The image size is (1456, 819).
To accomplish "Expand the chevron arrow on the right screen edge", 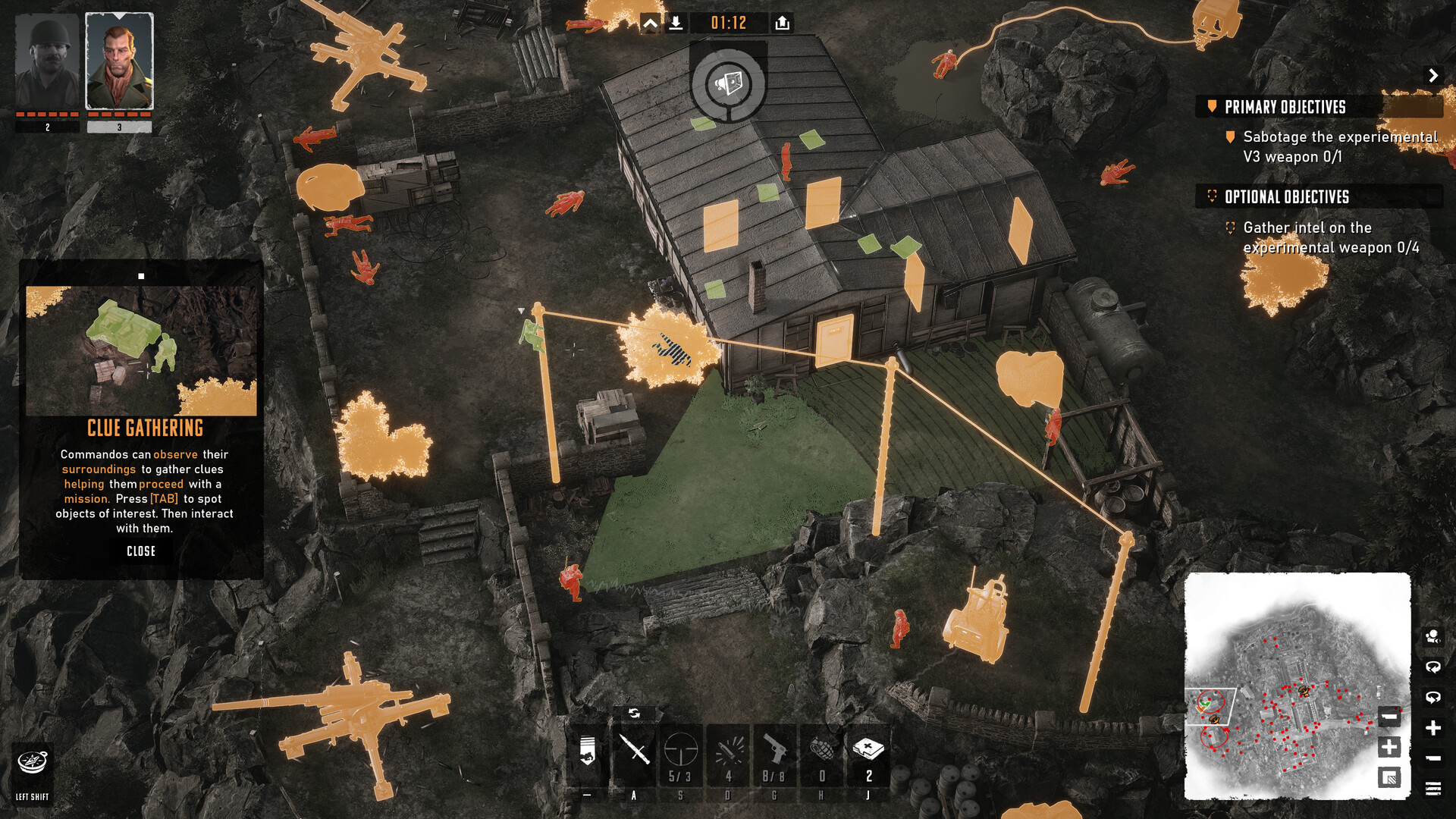I will (x=1434, y=76).
